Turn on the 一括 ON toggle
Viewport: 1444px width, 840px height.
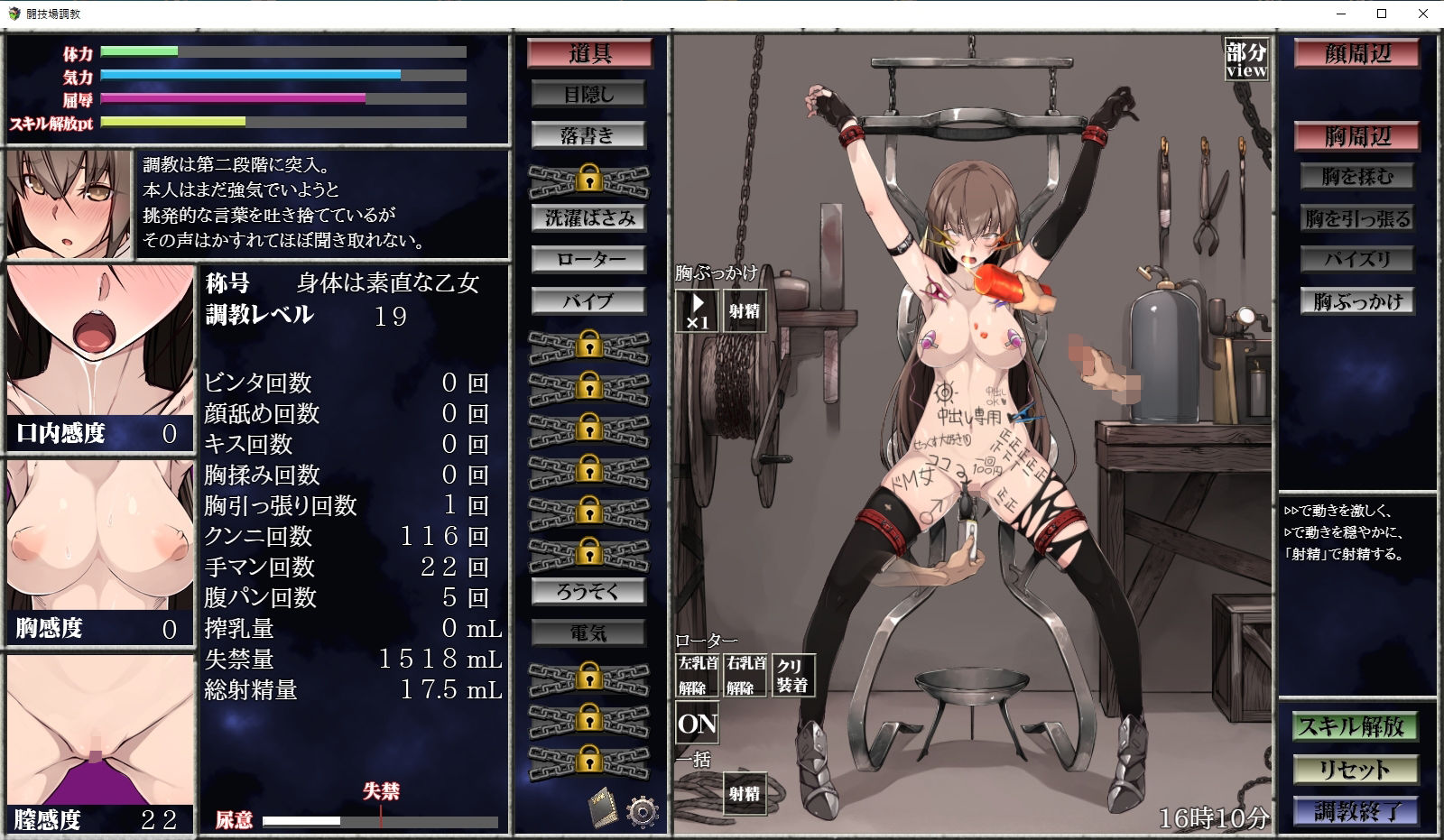coord(696,722)
